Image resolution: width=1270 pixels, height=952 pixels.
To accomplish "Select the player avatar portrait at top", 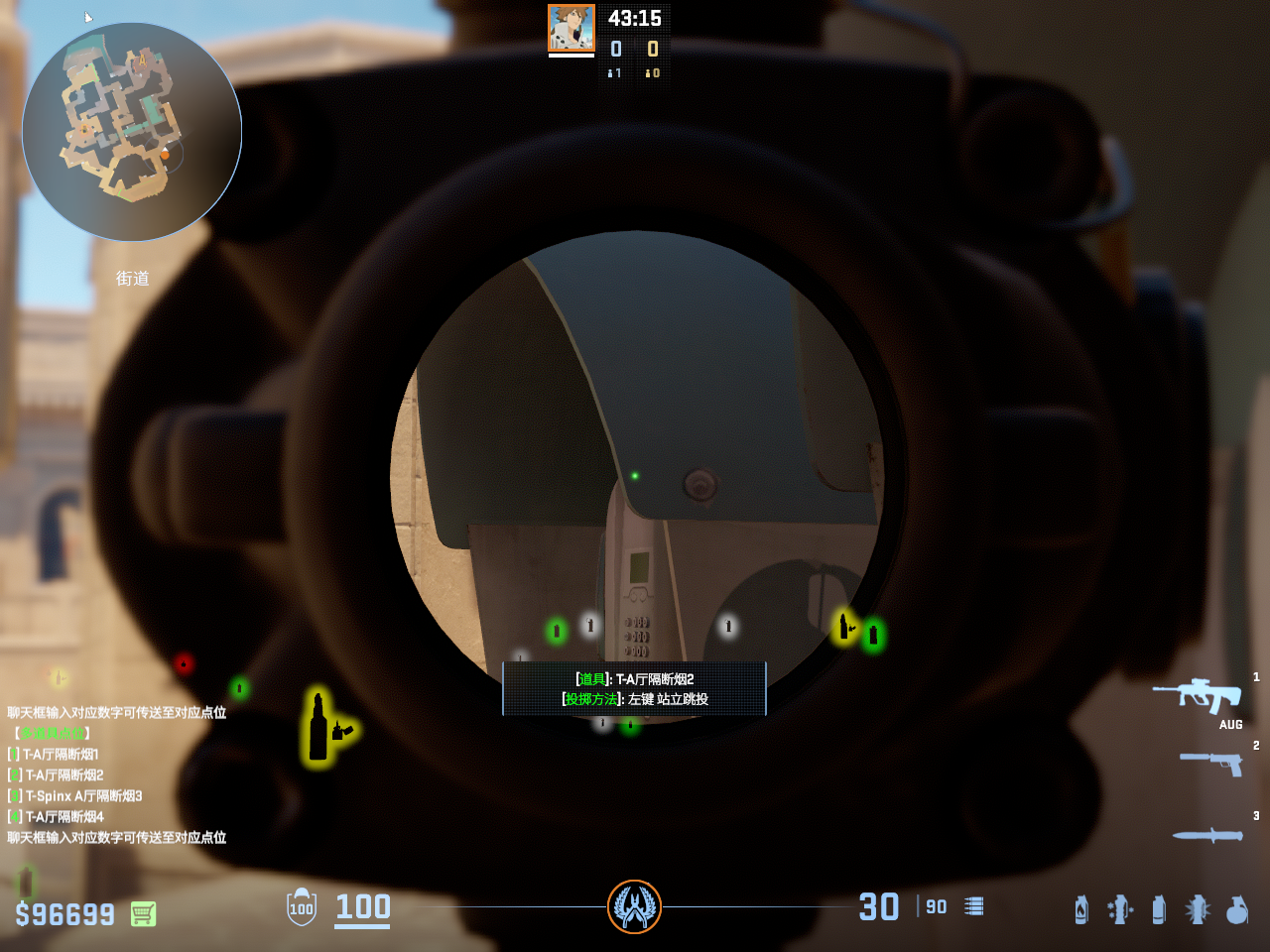I will [x=571, y=28].
